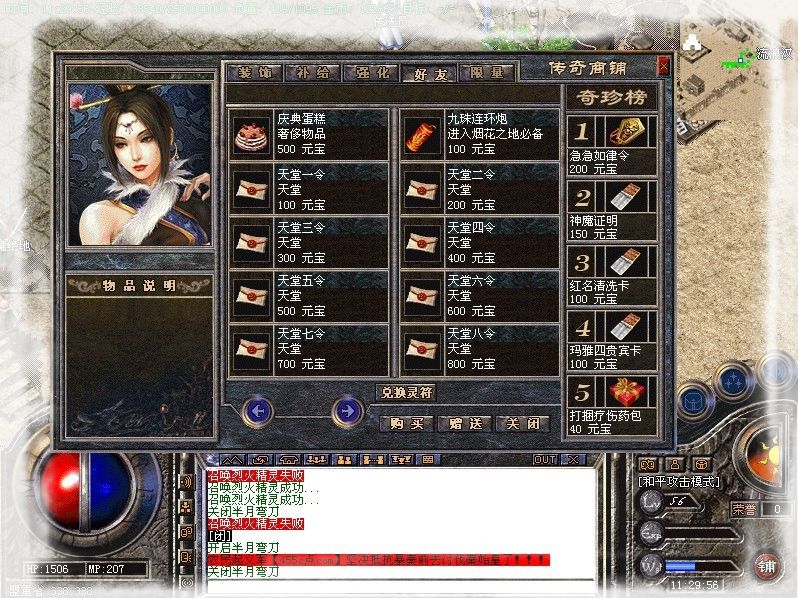
Task: Click the 兑换灵符 exchange button
Action: pyautogui.click(x=406, y=392)
